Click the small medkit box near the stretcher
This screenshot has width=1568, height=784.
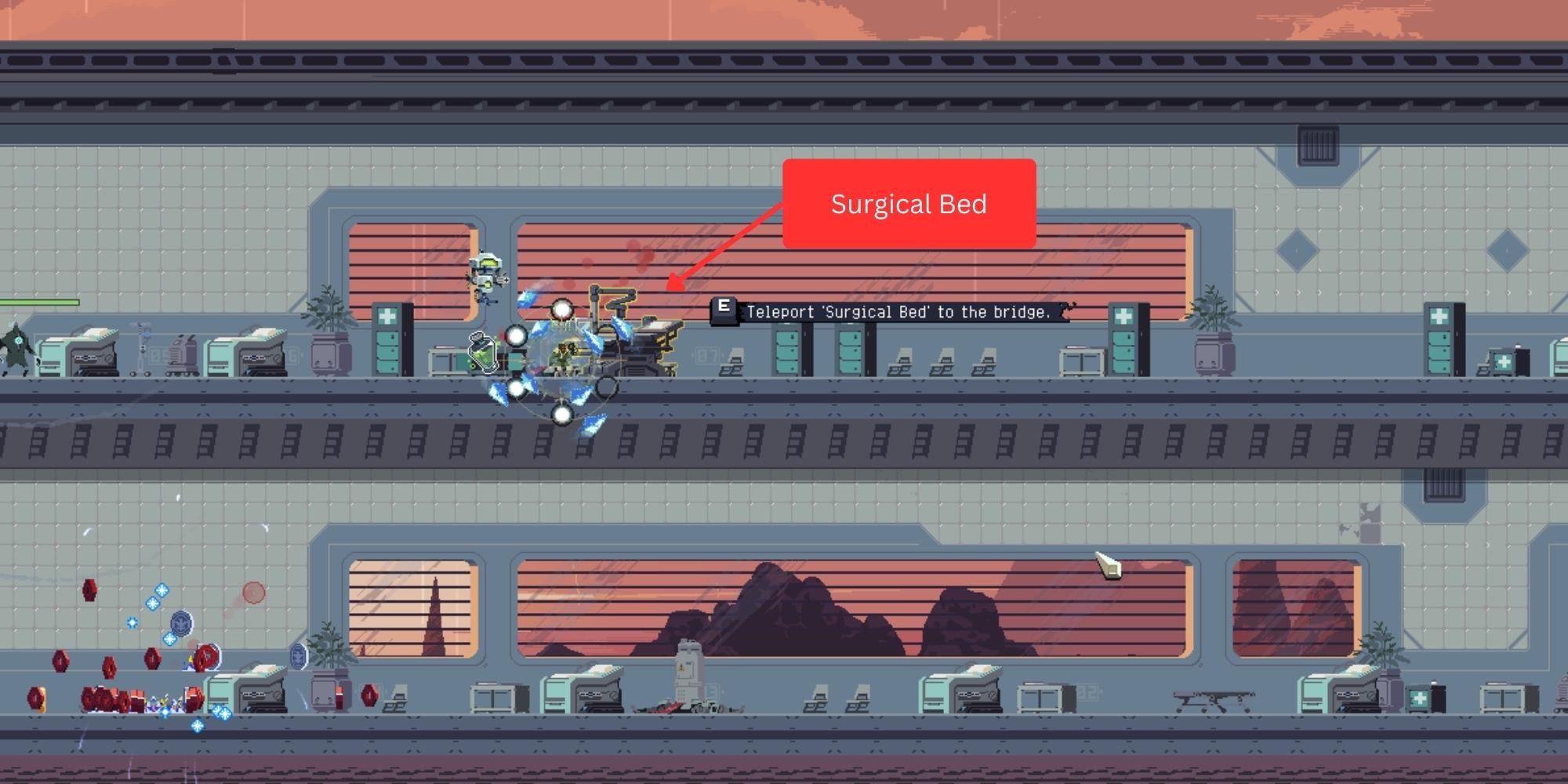[1420, 698]
